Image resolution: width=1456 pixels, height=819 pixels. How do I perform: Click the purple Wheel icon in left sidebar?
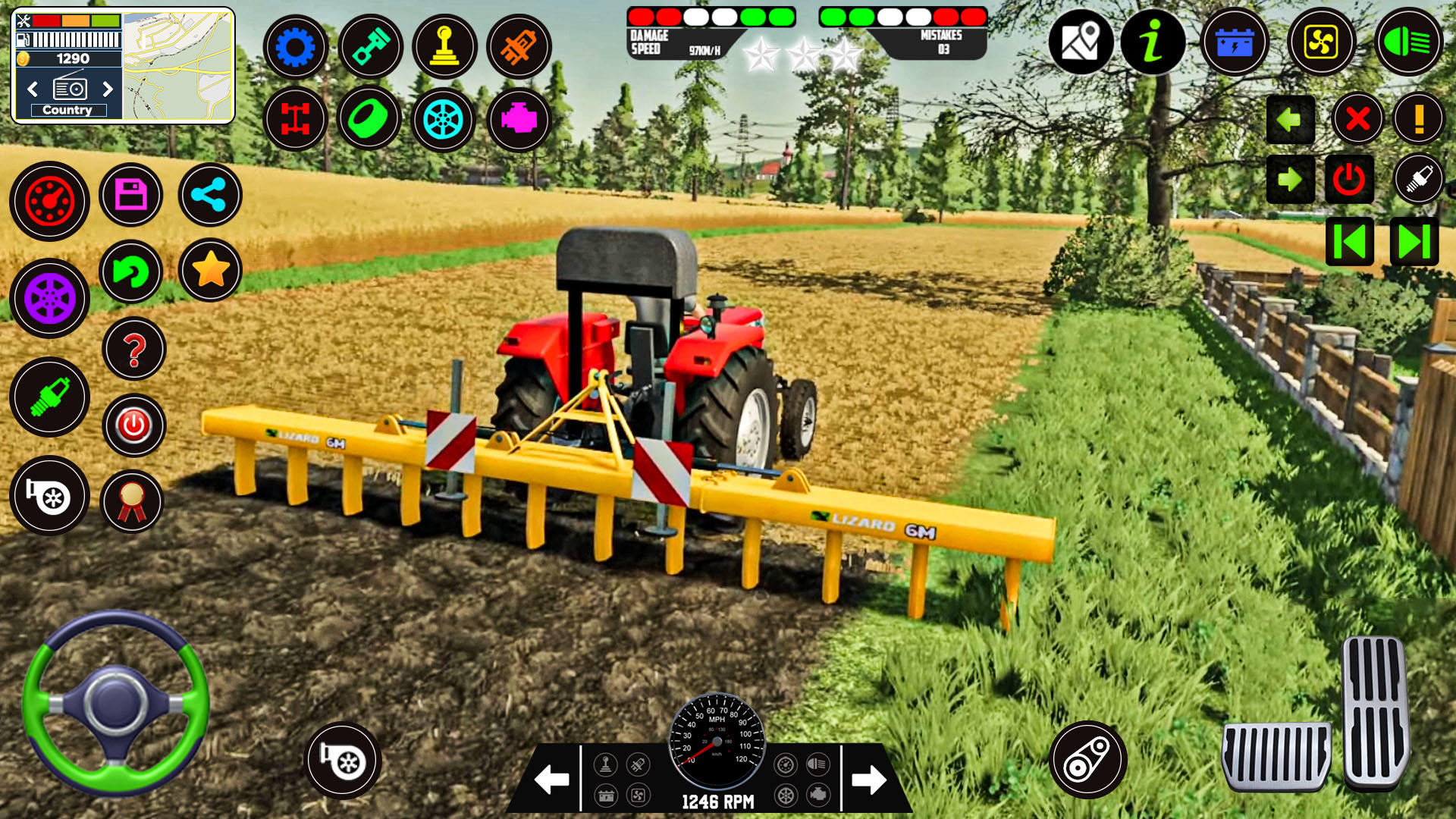point(49,298)
